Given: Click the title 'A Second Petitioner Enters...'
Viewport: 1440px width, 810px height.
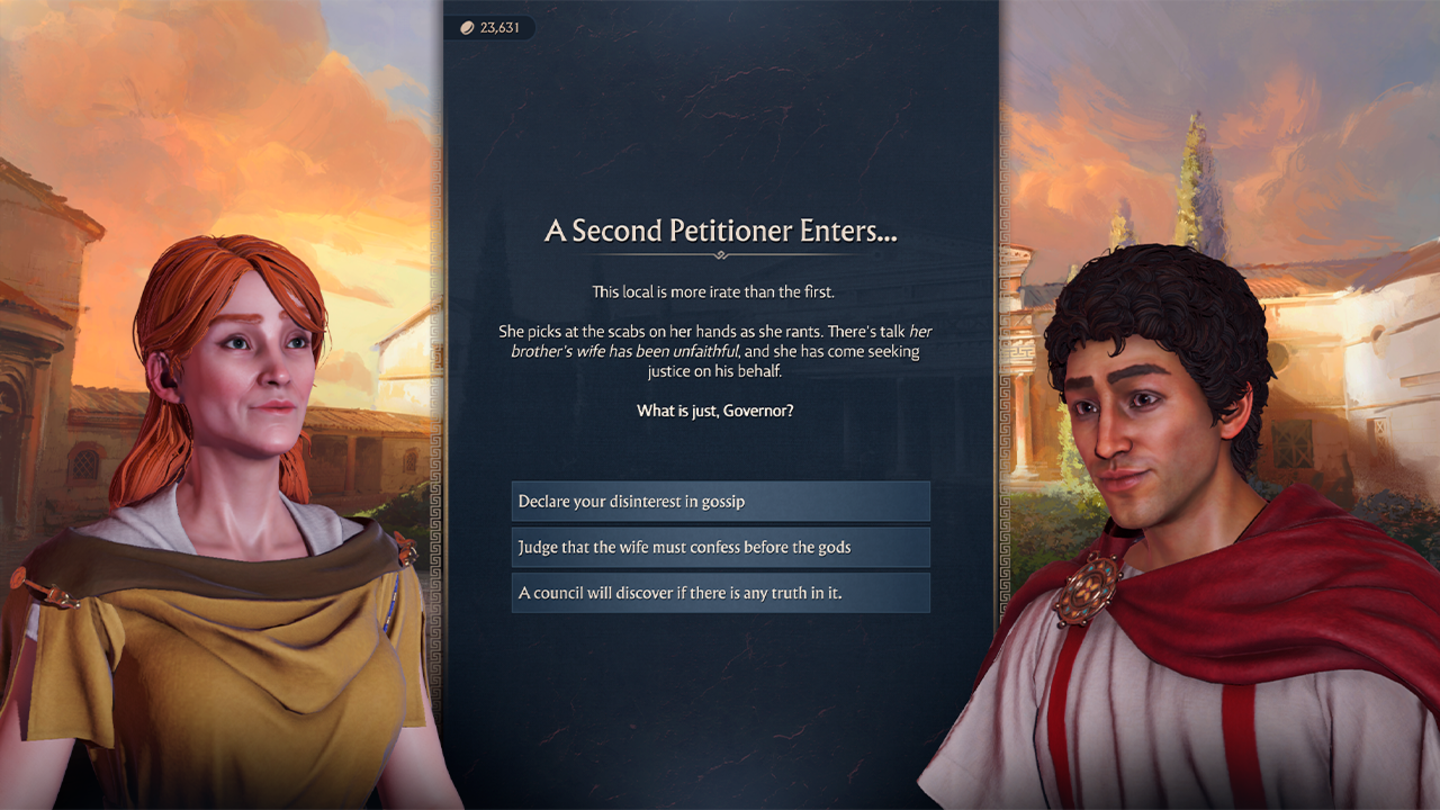Looking at the screenshot, I should coord(719,230).
